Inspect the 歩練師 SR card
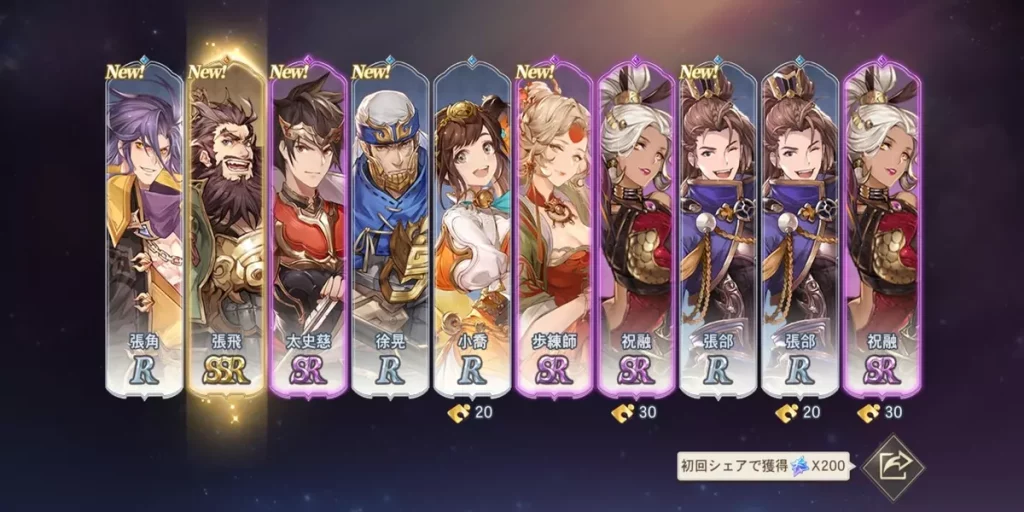 [x=554, y=230]
